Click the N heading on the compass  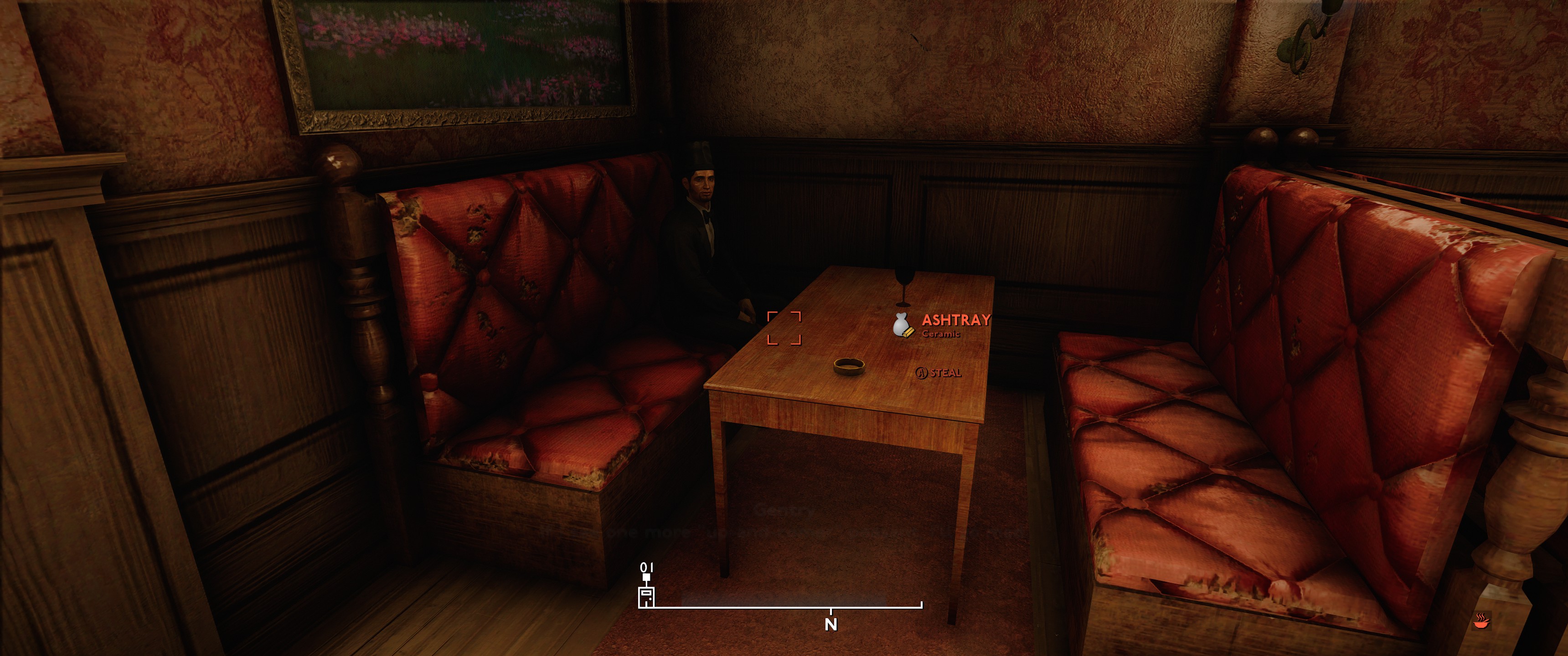coord(831,625)
